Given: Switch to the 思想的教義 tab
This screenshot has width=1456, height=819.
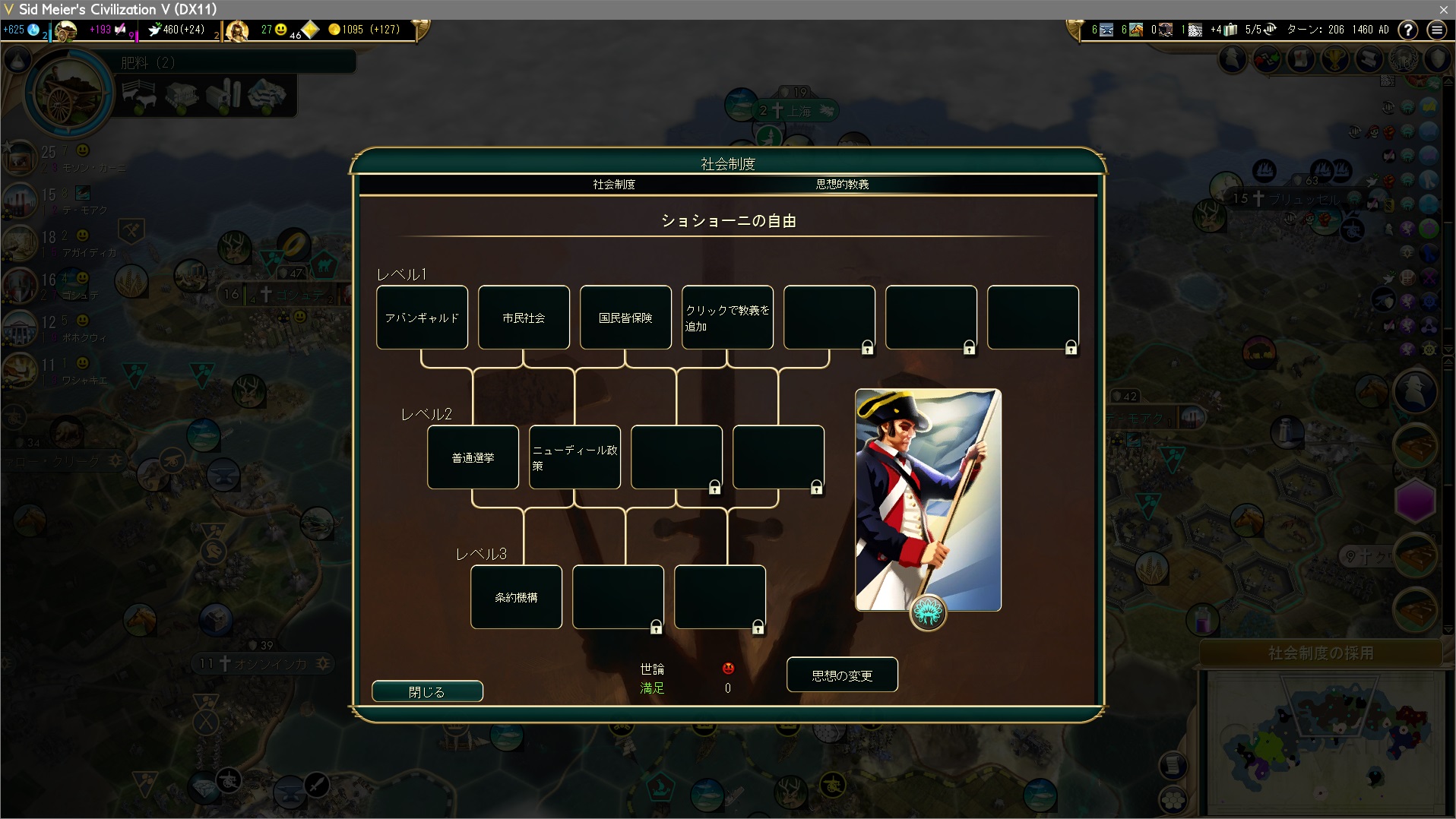Looking at the screenshot, I should click(x=842, y=185).
